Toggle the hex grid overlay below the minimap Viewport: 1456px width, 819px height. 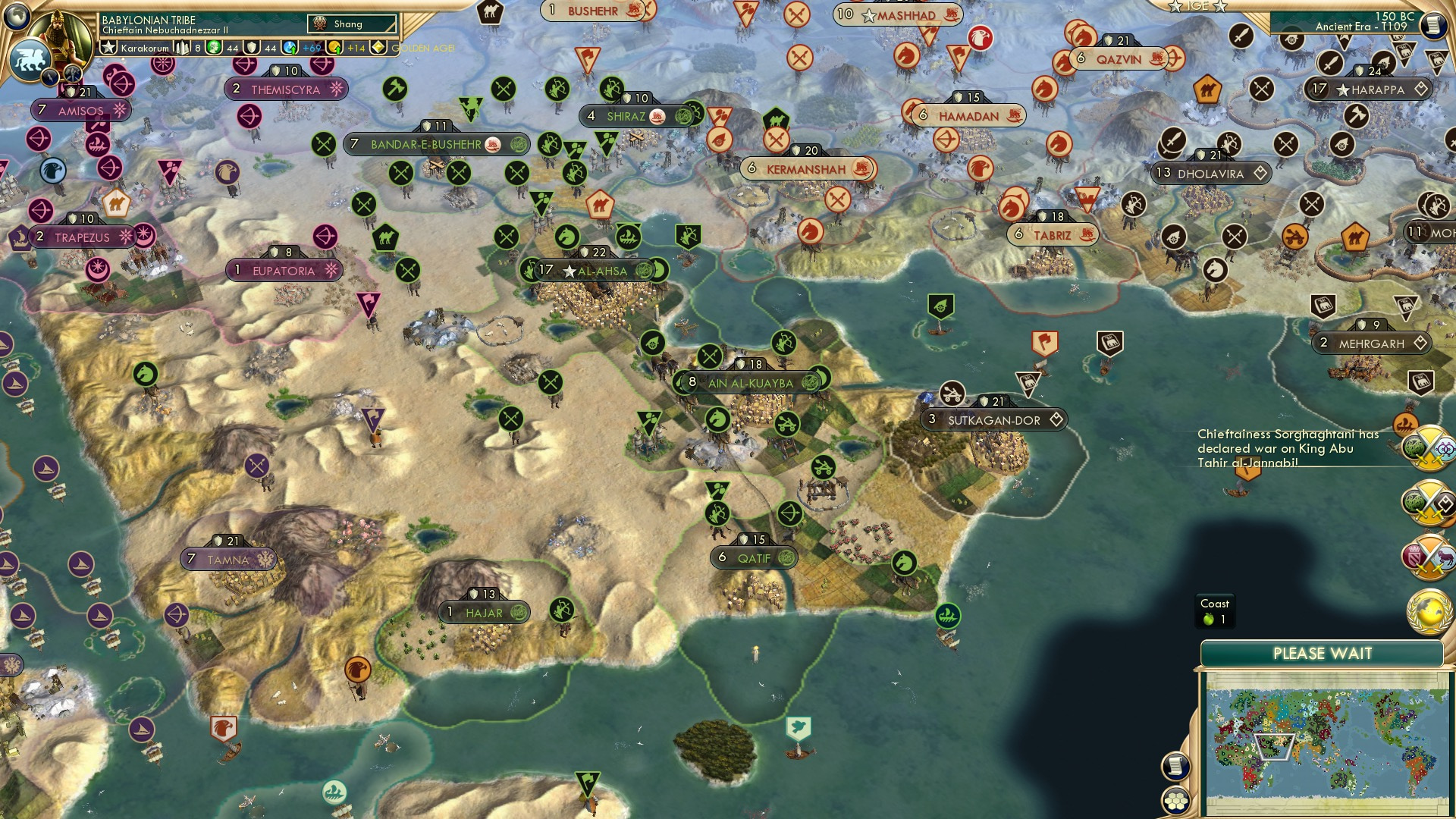[1175, 801]
